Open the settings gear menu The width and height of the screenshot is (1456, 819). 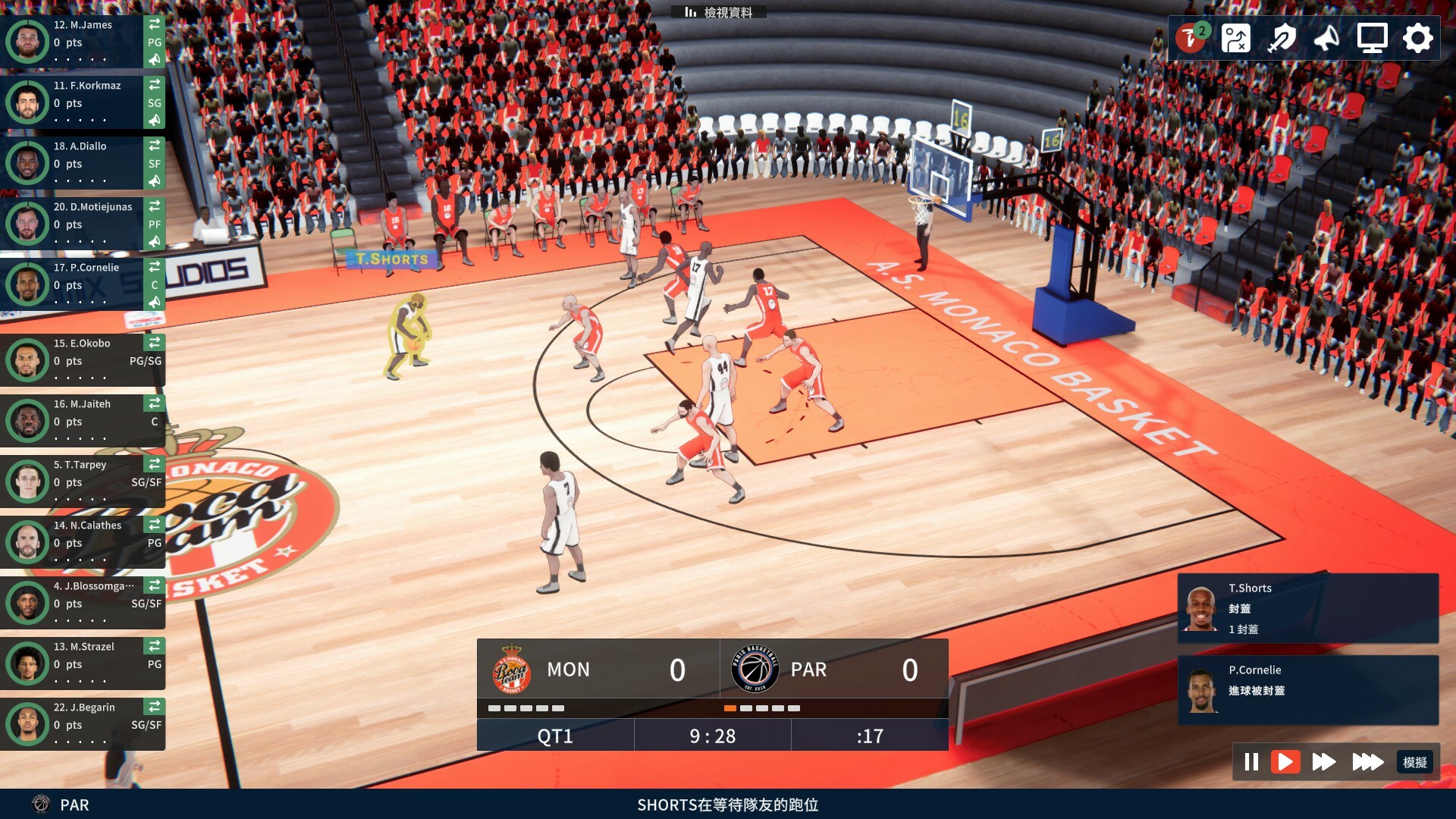[1417, 38]
